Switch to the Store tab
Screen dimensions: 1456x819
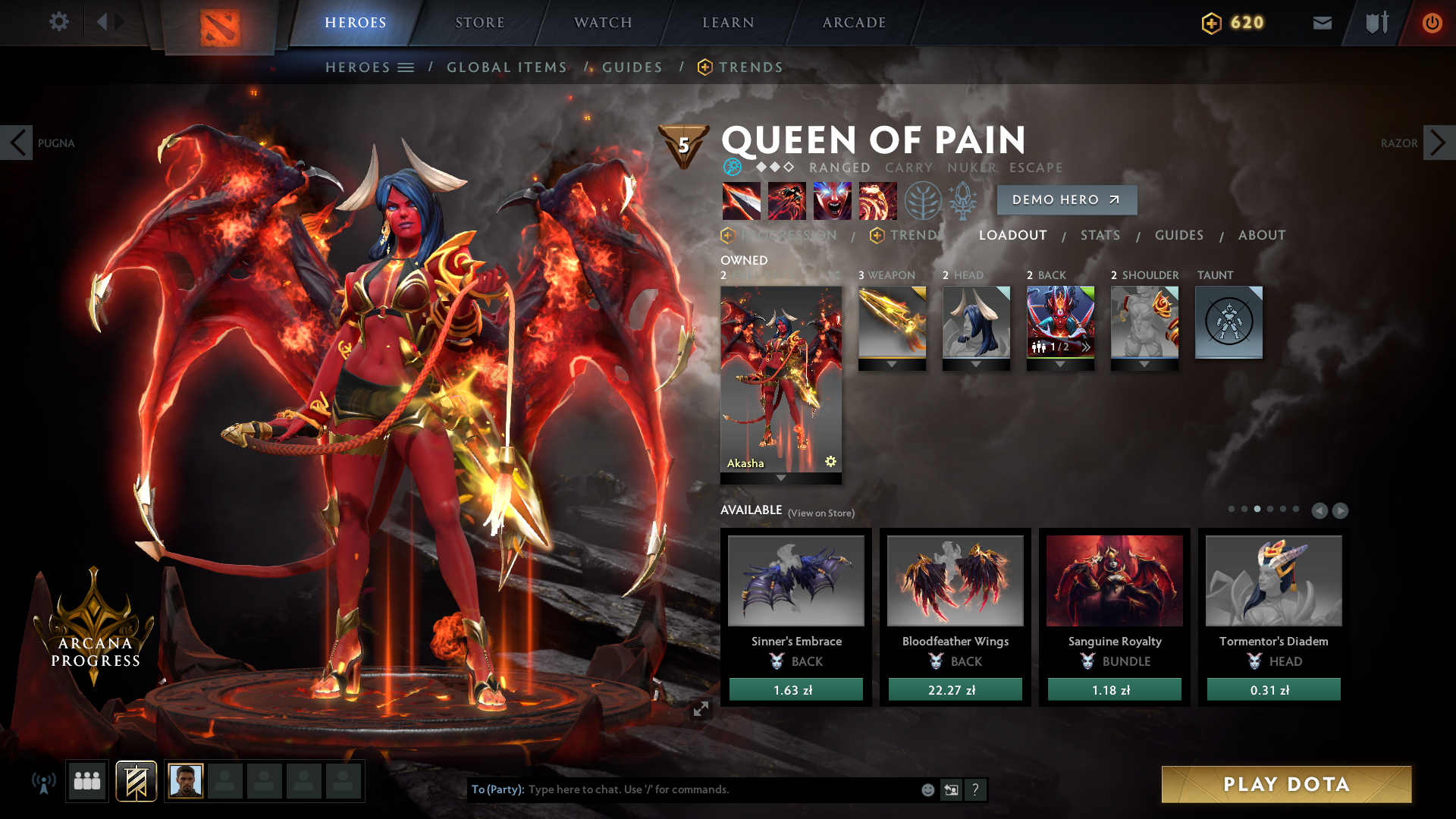pyautogui.click(x=479, y=23)
